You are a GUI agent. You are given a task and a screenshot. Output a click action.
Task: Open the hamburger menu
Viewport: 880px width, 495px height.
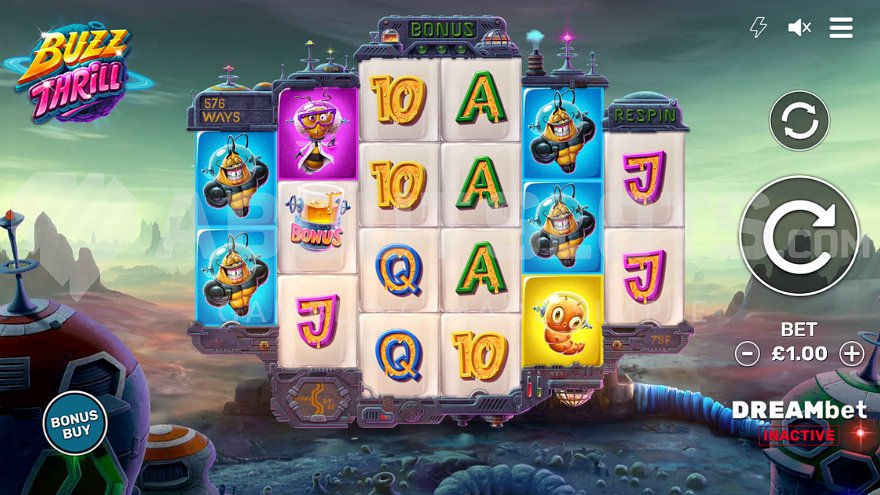click(x=841, y=28)
